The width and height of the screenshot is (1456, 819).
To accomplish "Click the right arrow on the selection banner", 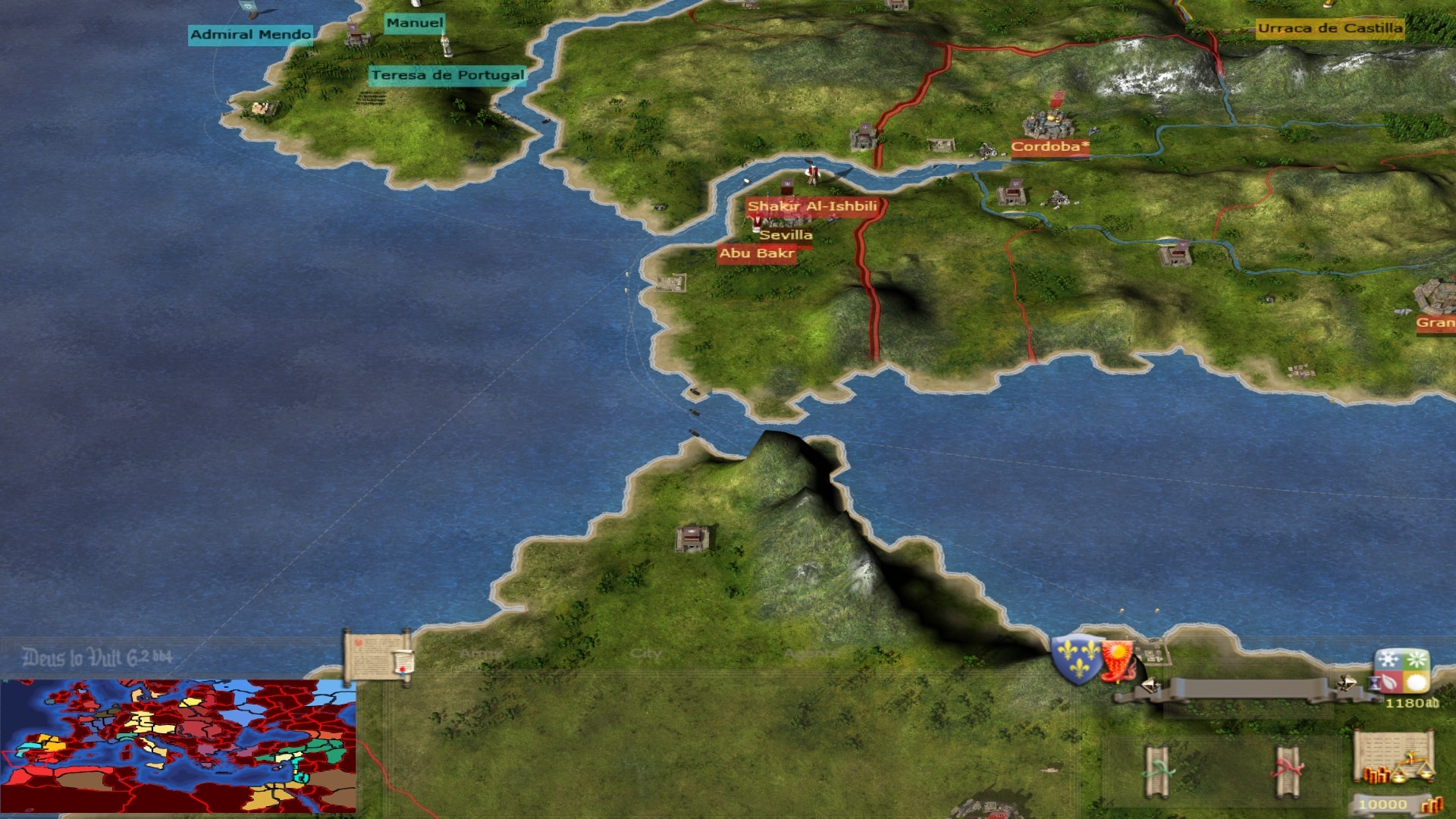I will tap(1347, 683).
